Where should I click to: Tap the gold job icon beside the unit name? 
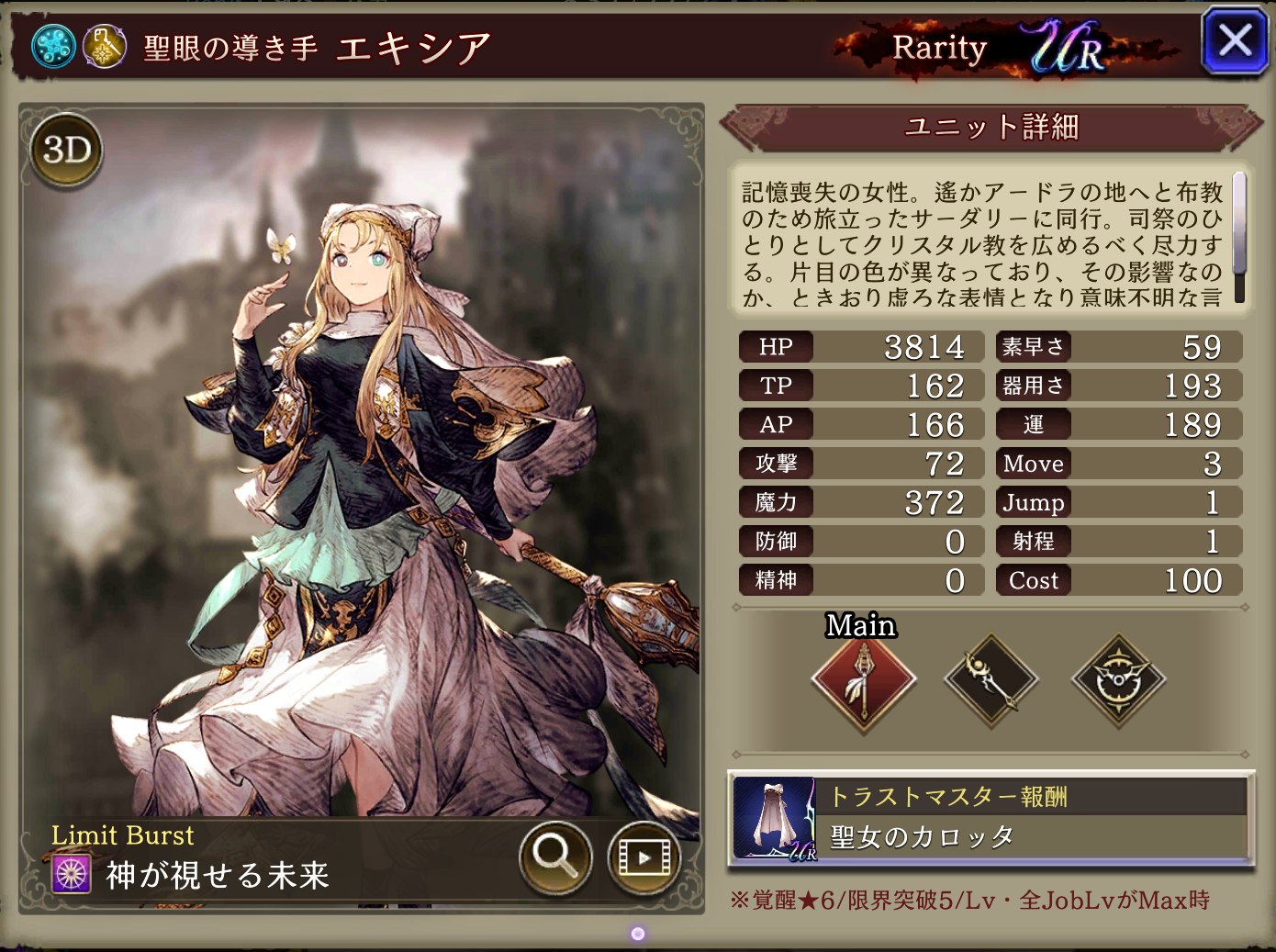105,46
